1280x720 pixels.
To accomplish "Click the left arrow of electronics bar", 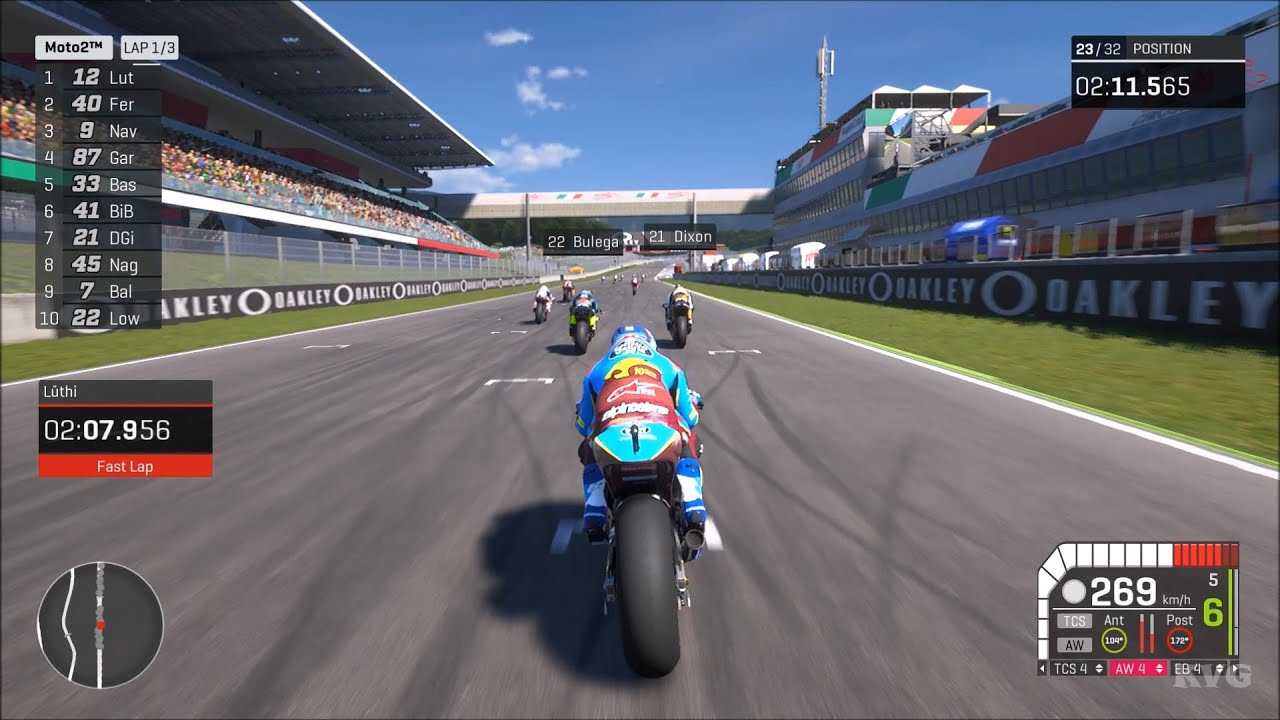I will point(1044,668).
